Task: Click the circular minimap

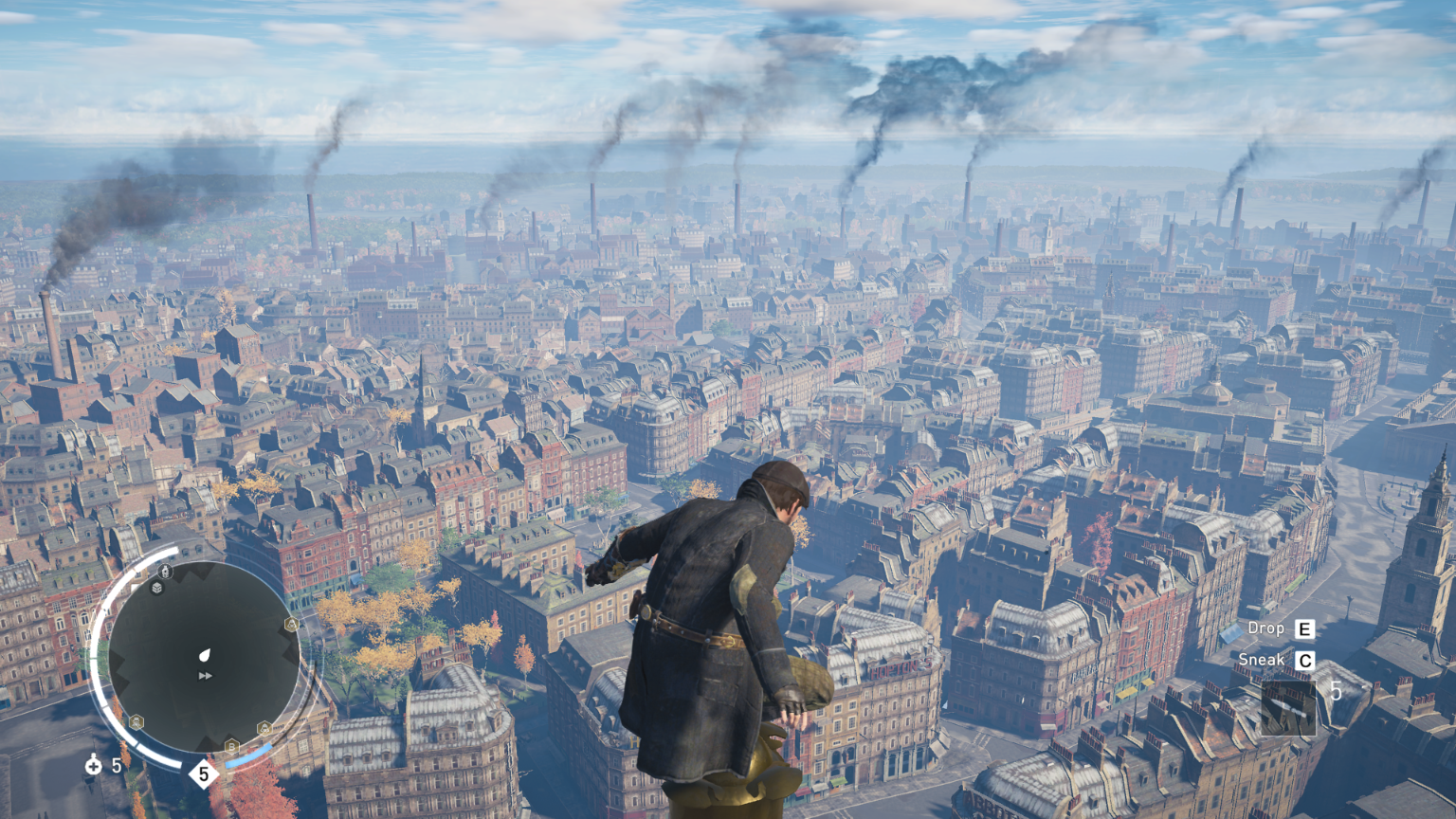Action: (x=204, y=656)
